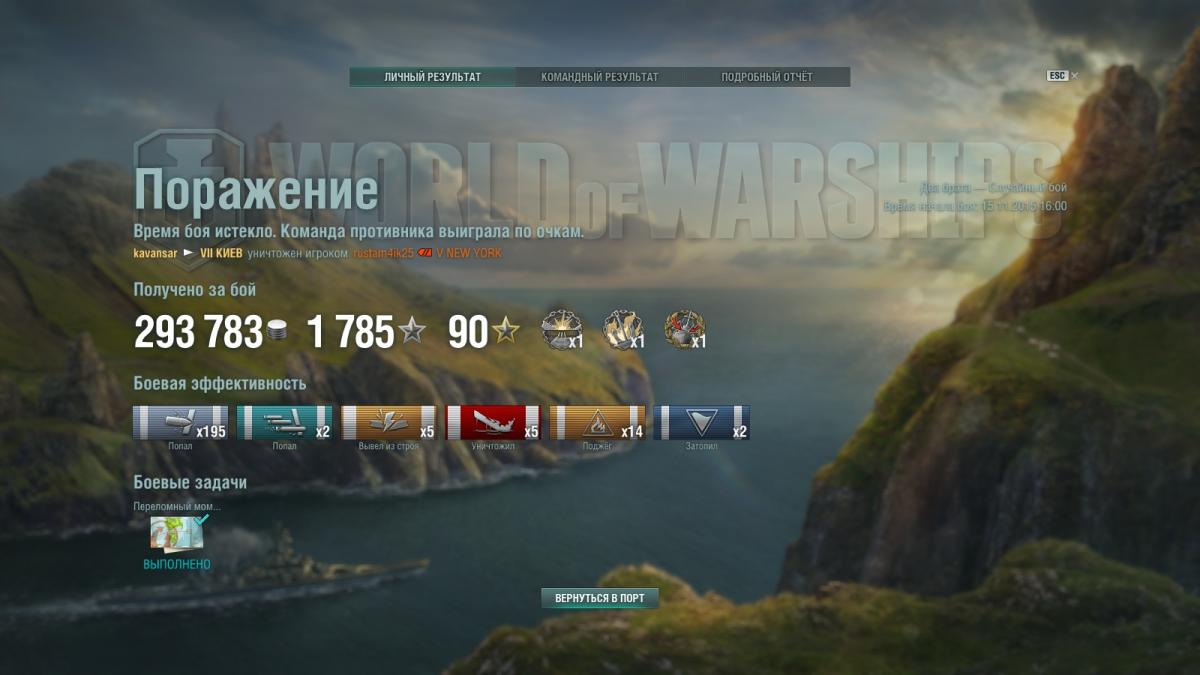Close the results screen with the X
This screenshot has height=675, width=1200.
[1075, 76]
